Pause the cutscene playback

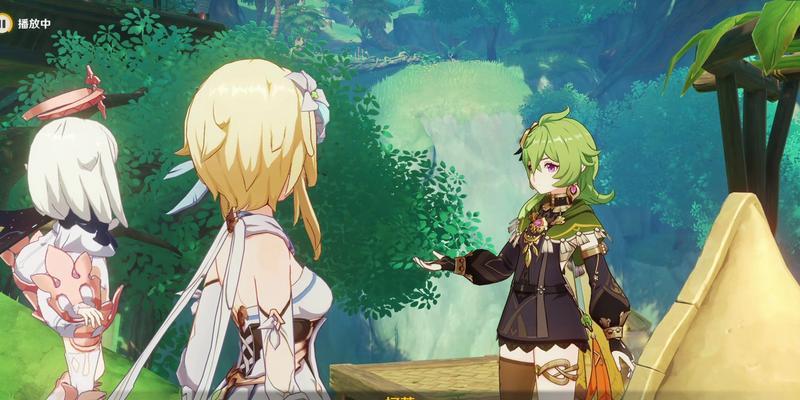point(7,21)
